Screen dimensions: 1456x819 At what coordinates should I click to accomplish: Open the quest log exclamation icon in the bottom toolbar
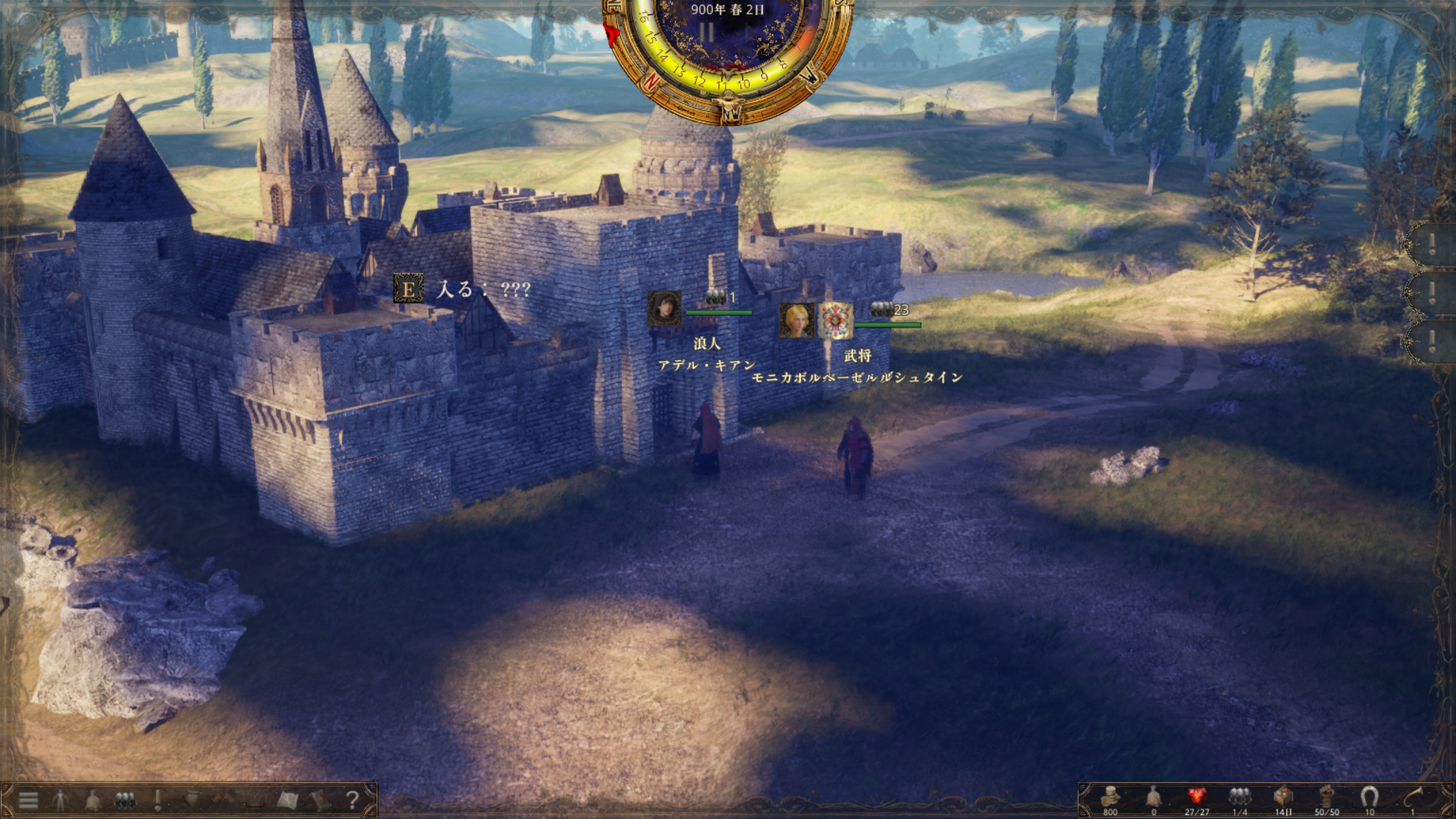coord(158,799)
